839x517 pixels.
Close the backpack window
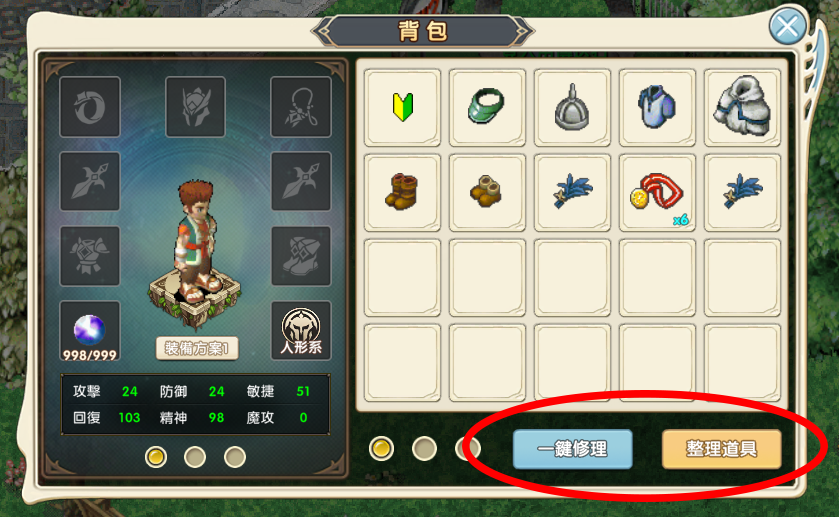tap(788, 26)
